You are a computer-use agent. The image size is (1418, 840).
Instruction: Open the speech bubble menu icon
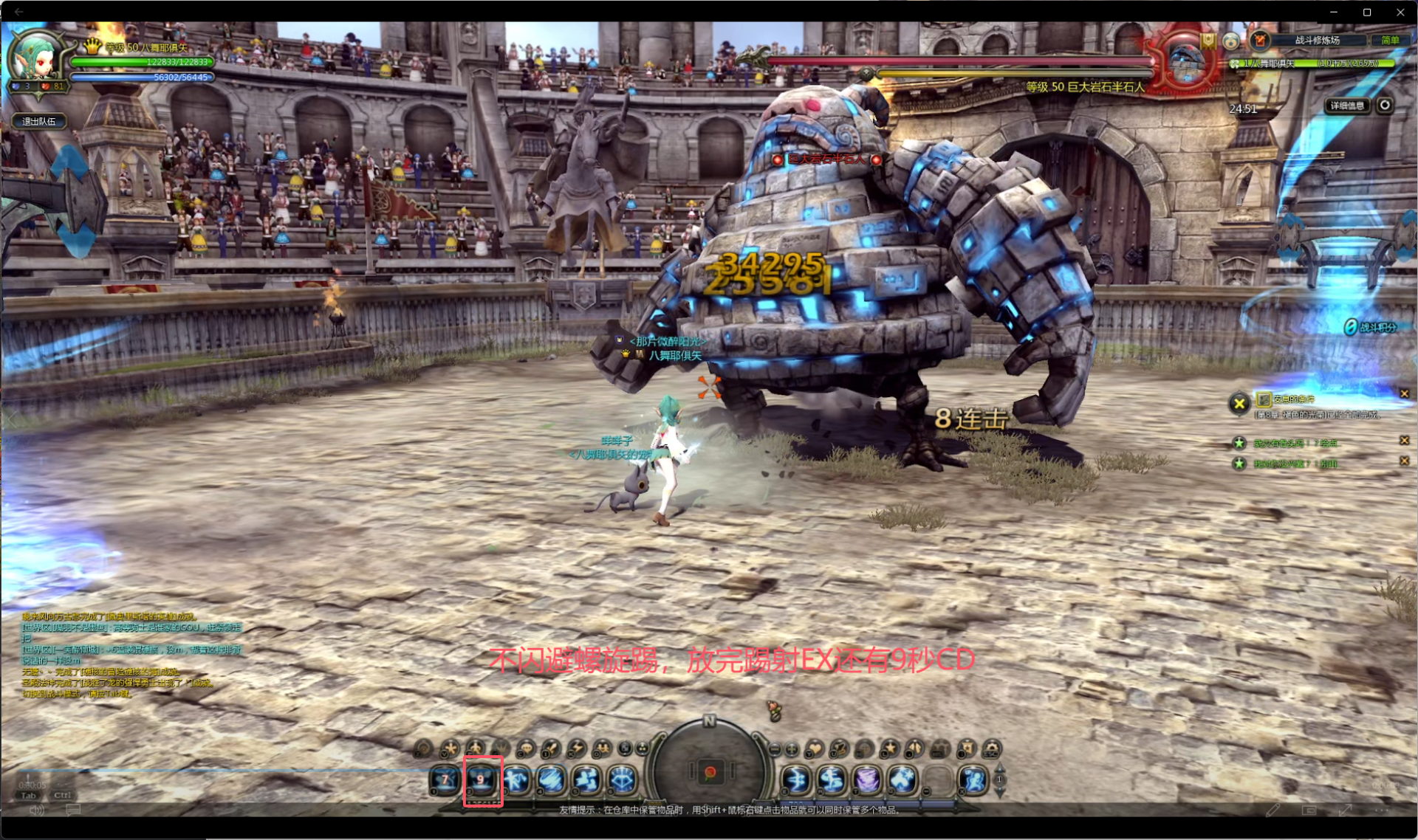coord(526,749)
